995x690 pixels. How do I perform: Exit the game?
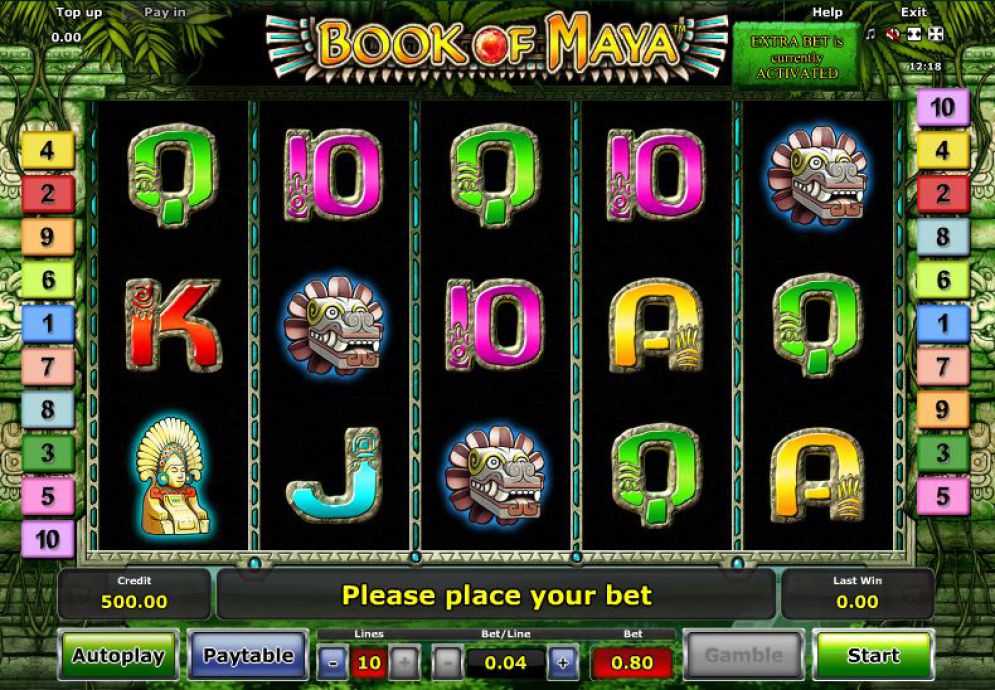click(913, 12)
